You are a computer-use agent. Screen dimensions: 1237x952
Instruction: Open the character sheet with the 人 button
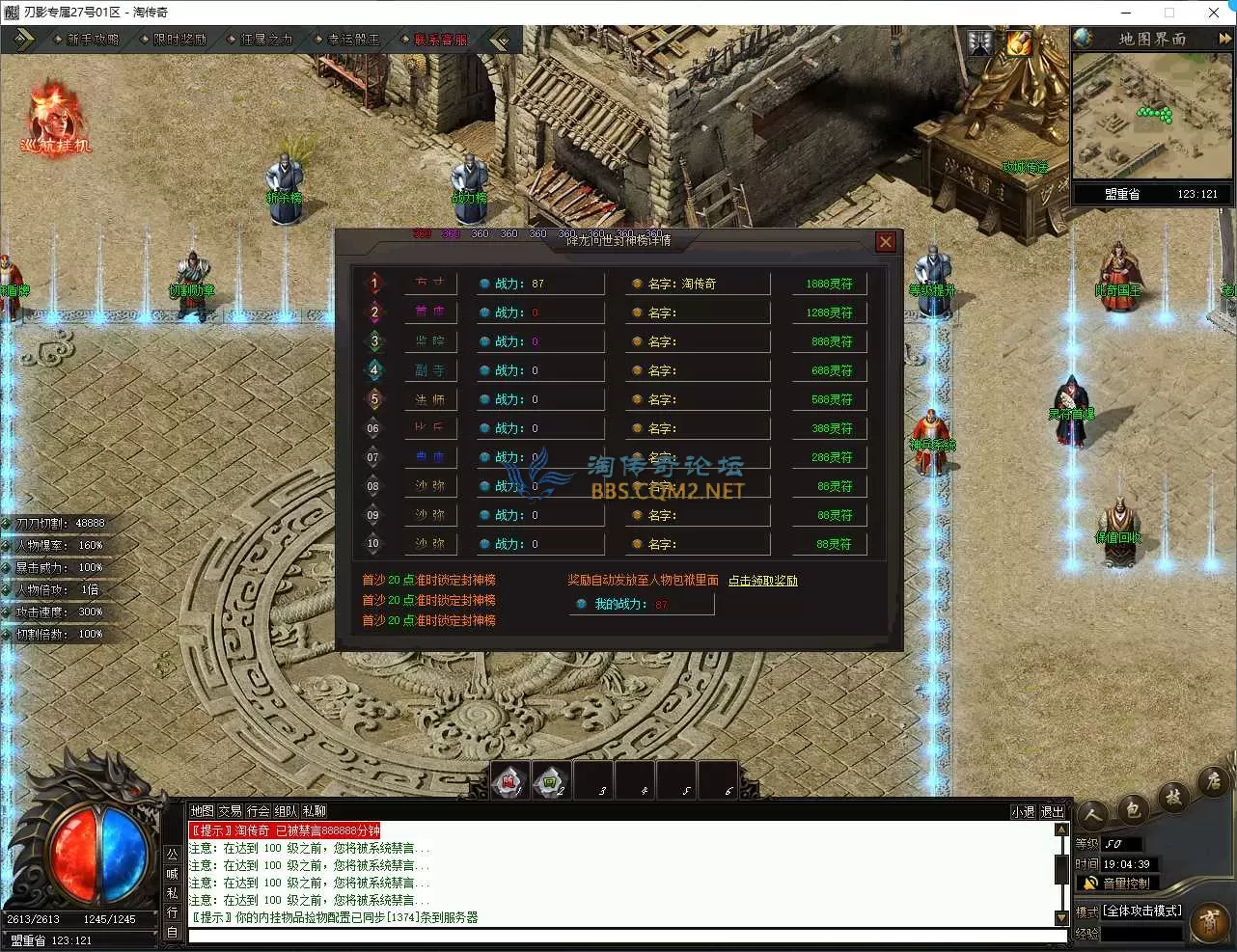coord(1093,815)
